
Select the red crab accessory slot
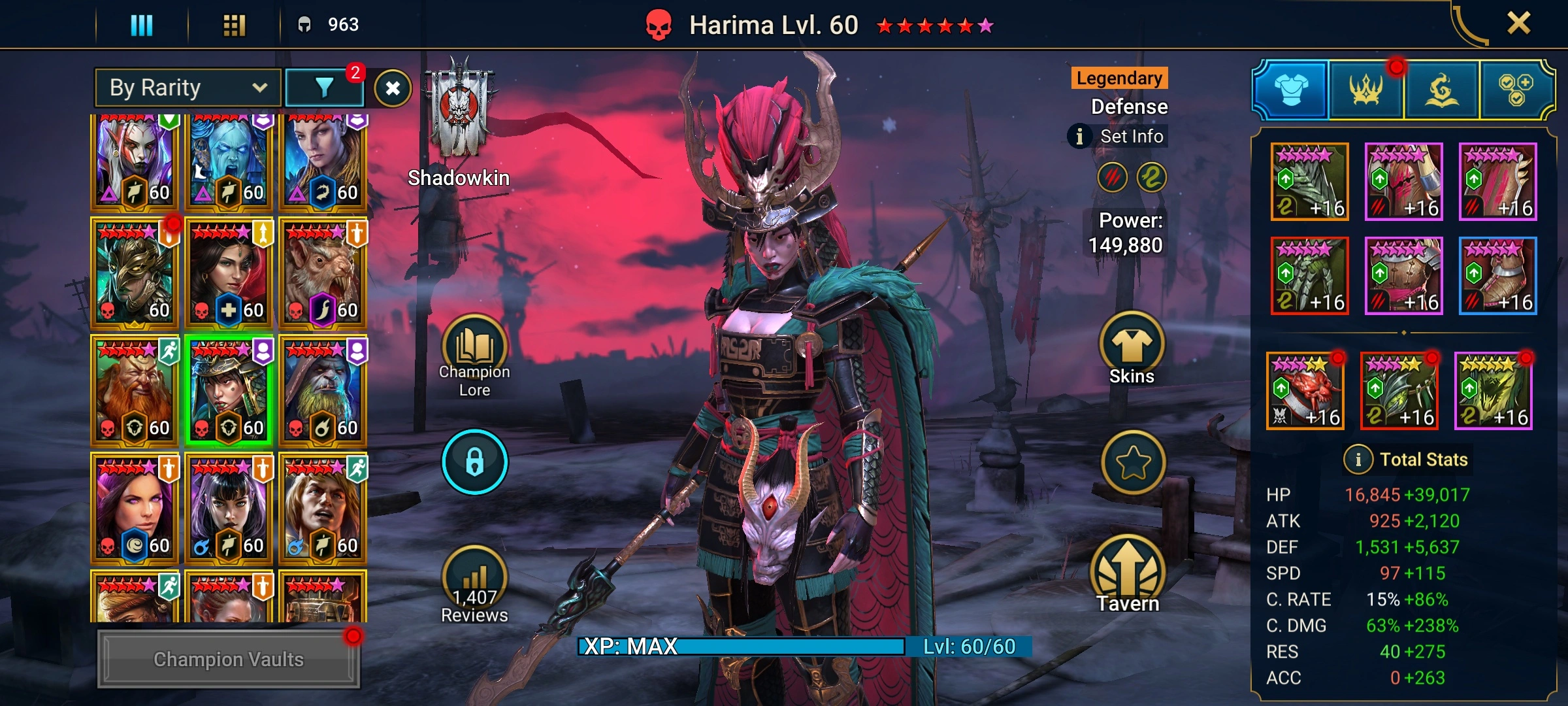click(x=1305, y=391)
